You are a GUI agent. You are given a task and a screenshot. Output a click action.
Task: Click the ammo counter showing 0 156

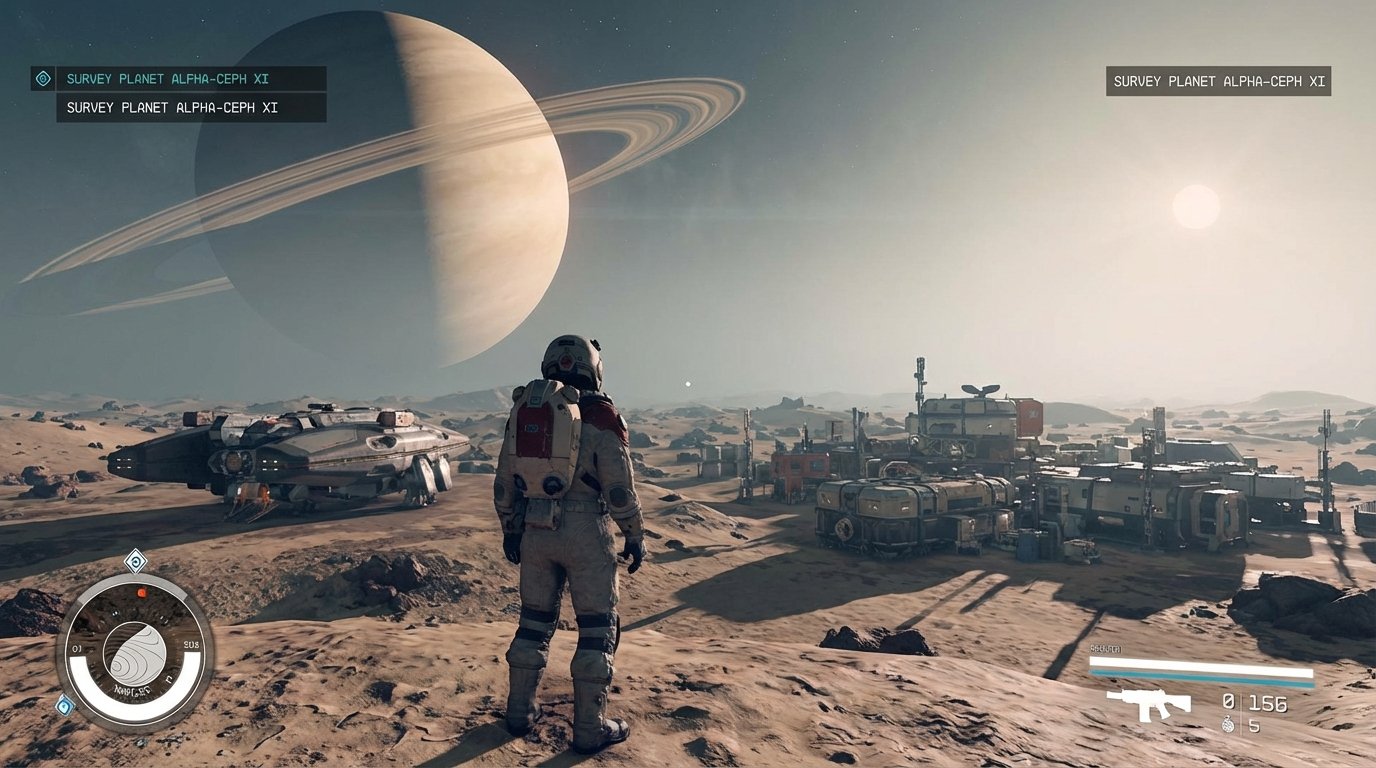(1254, 702)
